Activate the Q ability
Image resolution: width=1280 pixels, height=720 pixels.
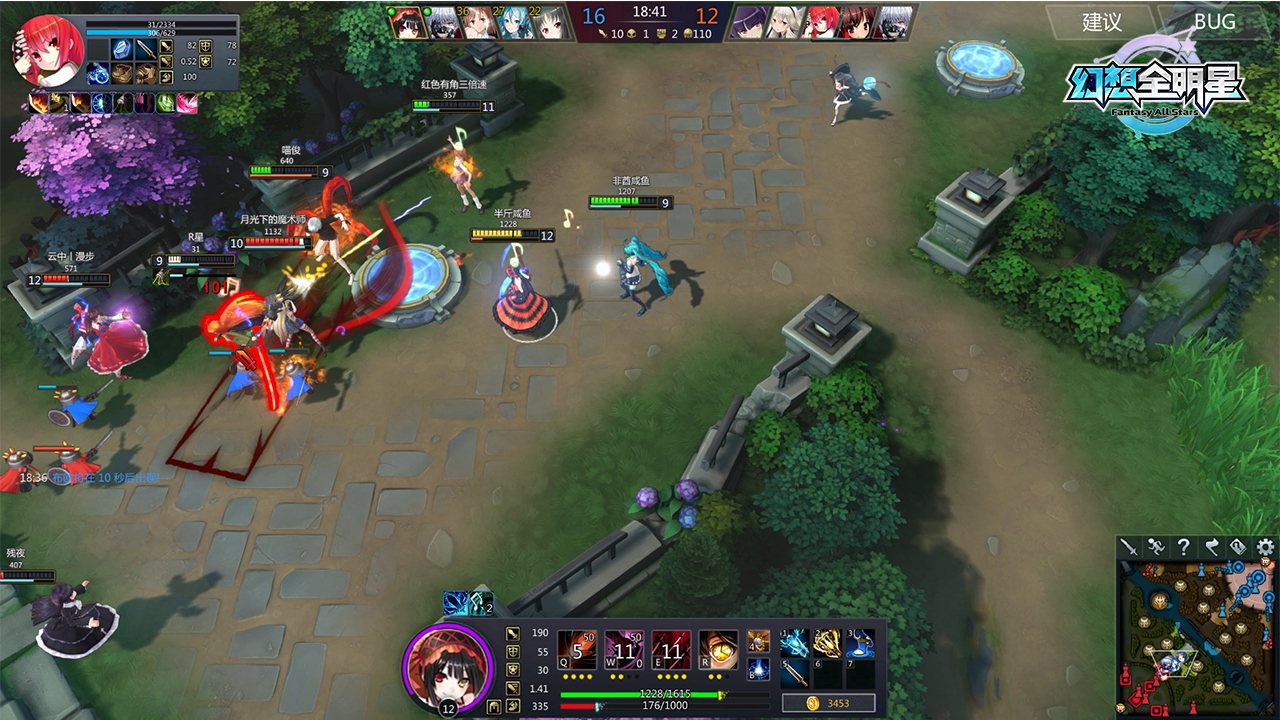click(x=577, y=650)
